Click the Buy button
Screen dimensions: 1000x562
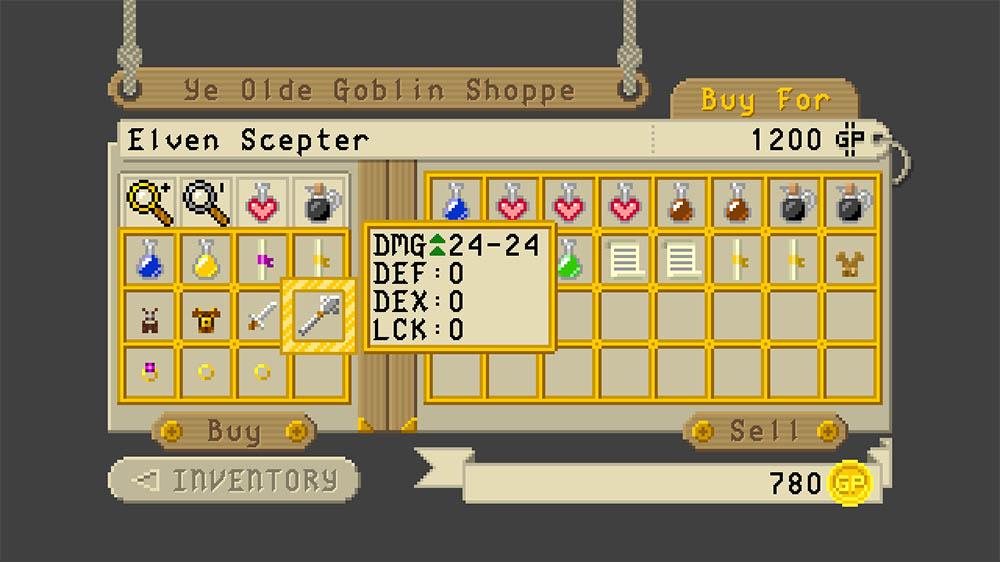(x=233, y=432)
